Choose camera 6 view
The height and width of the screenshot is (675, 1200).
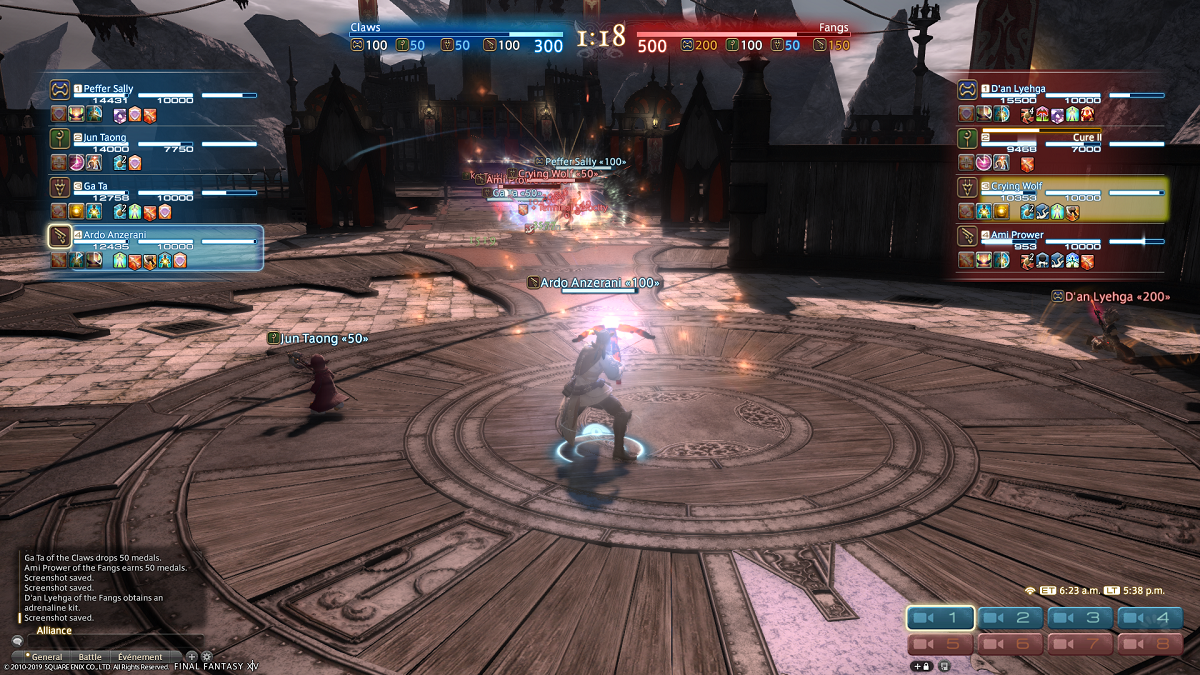pyautogui.click(x=1011, y=645)
